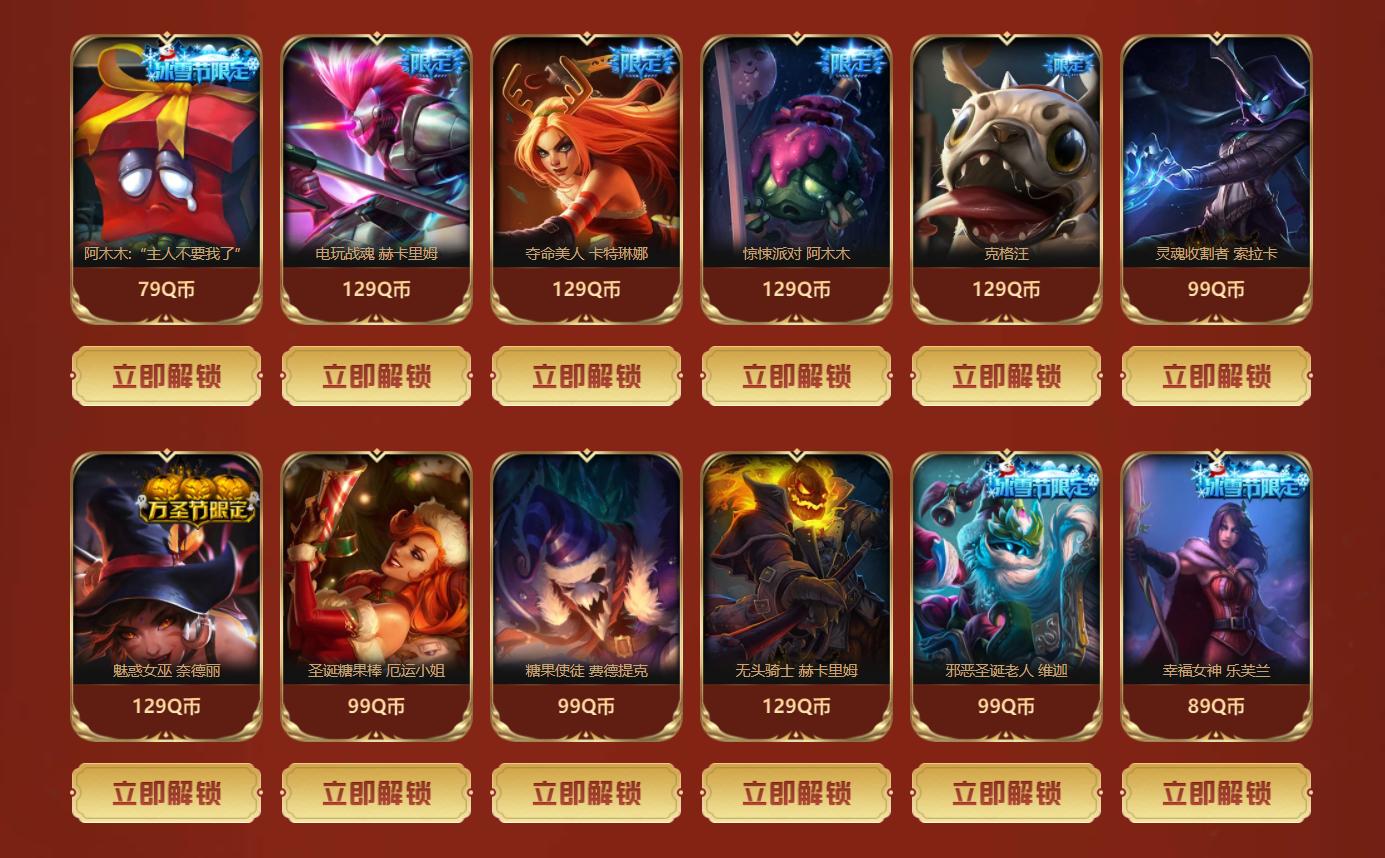
Task: Click the 限定 badge on 夺命美人 卡特琳娜
Action: point(644,62)
